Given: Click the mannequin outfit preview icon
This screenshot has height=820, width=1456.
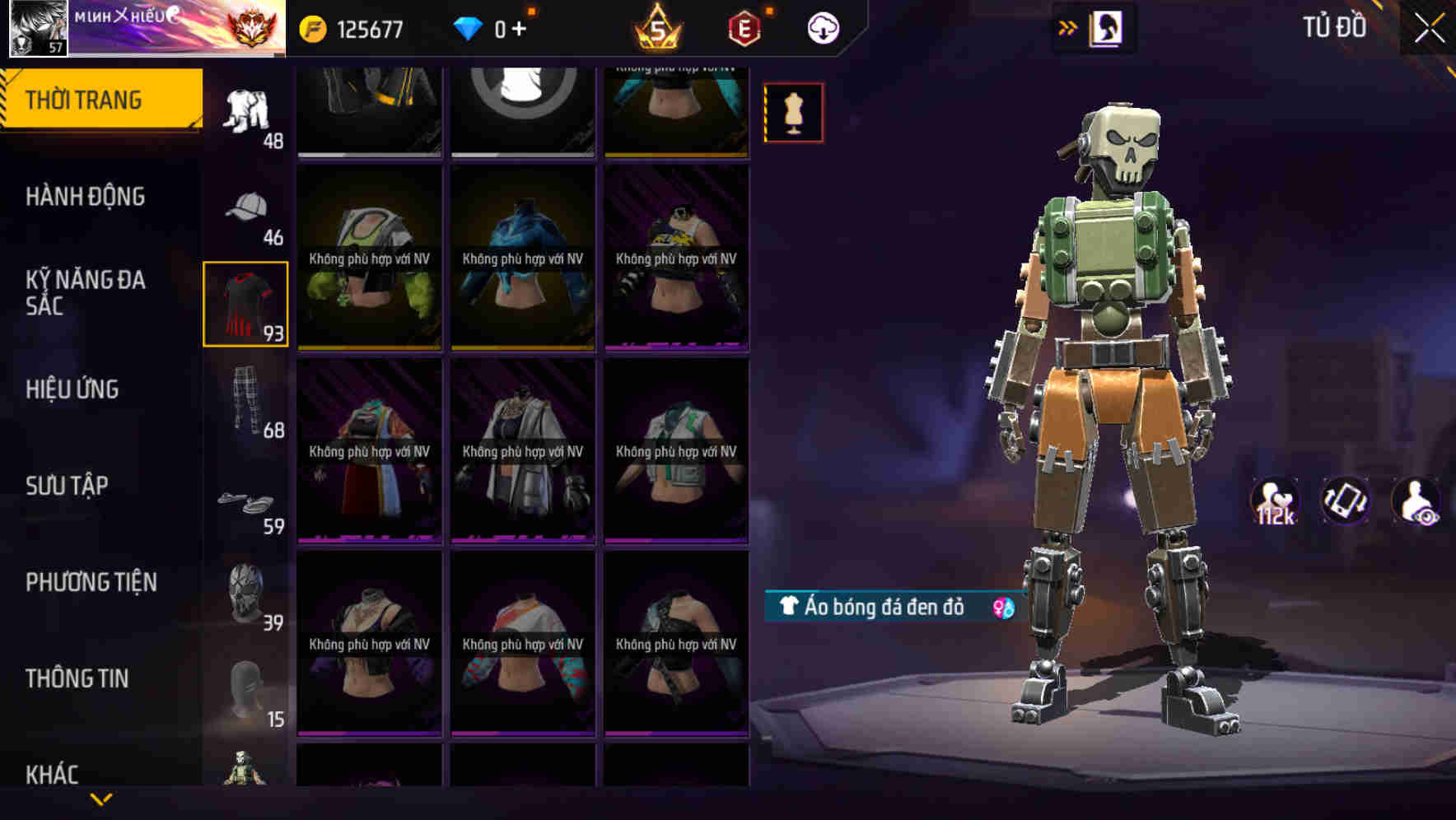Looking at the screenshot, I should (793, 112).
